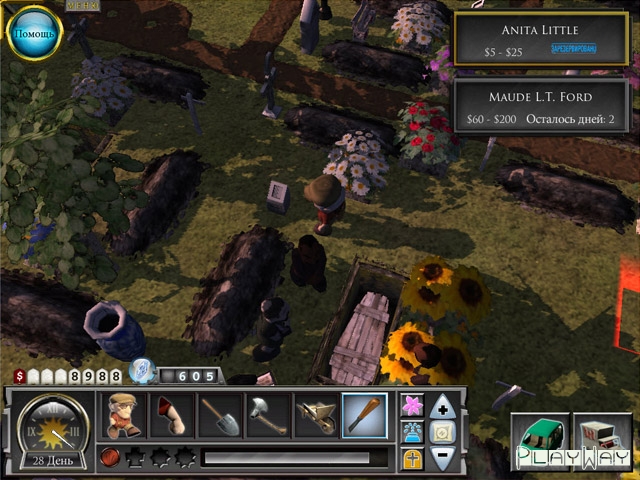The image size is (640, 480).
Task: Open the pink flower category
Action: point(411,406)
